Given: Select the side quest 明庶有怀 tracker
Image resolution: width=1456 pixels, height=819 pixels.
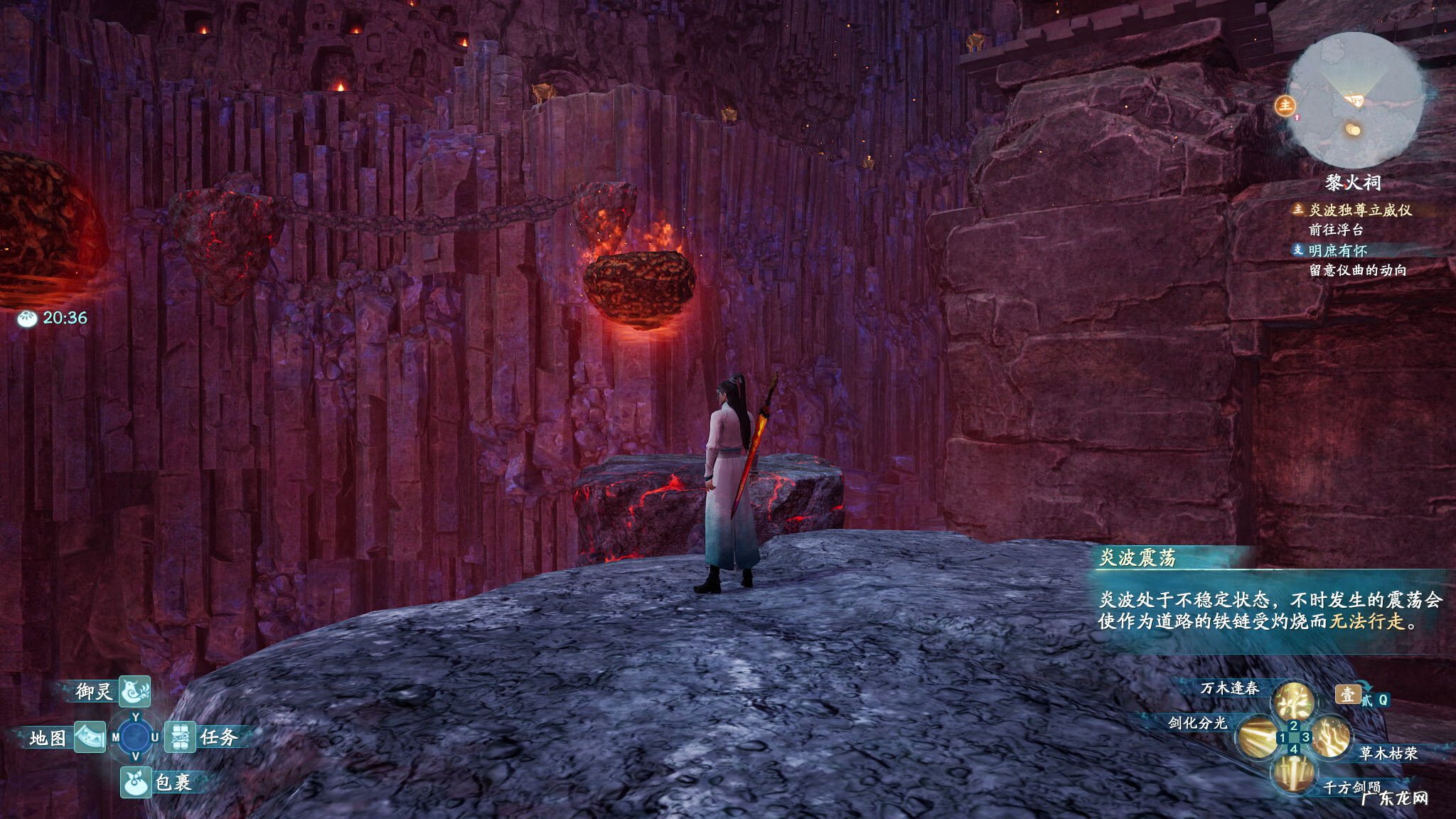Looking at the screenshot, I should (x=1337, y=250).
